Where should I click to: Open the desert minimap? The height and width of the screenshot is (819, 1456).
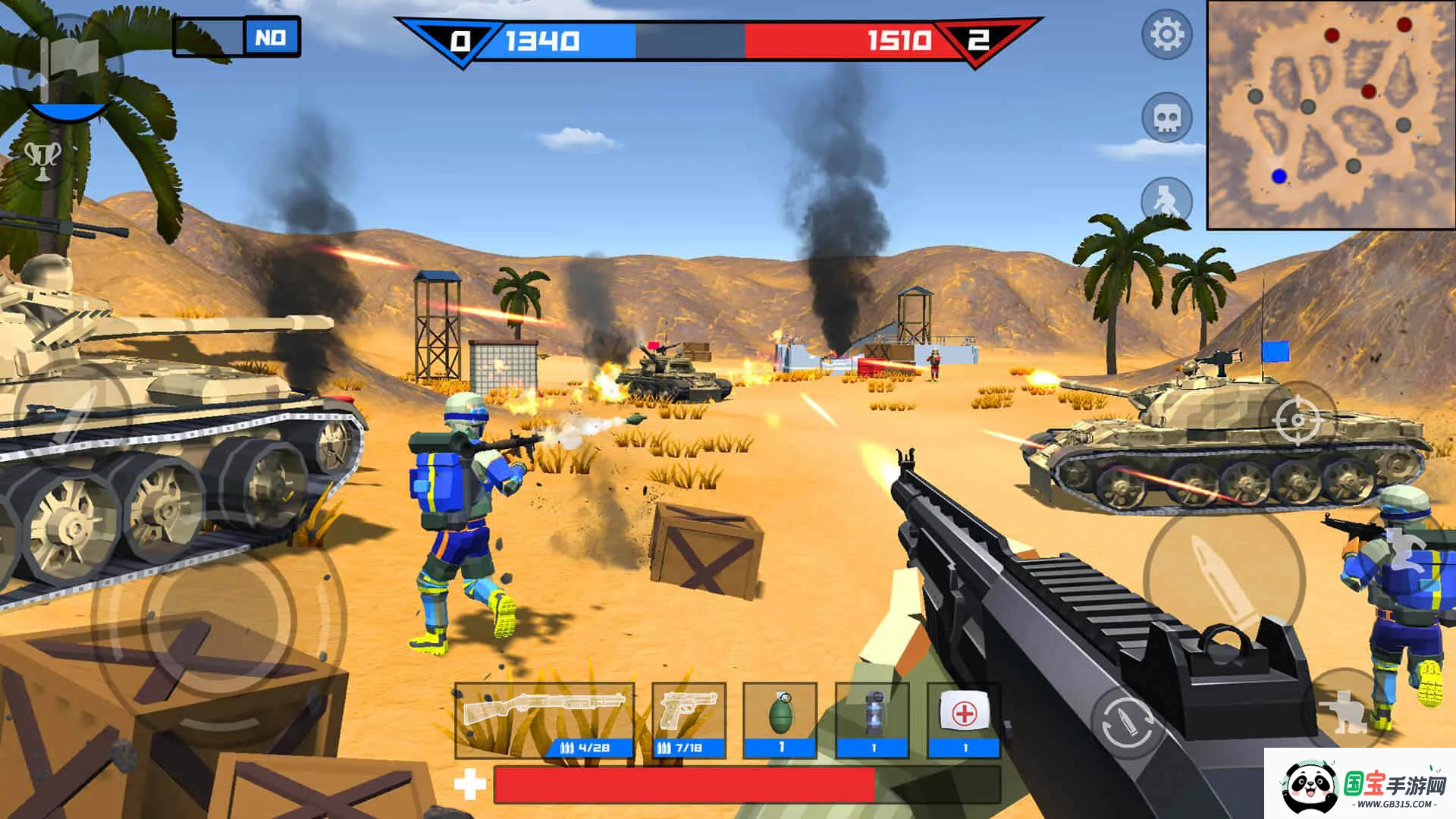1330,115
